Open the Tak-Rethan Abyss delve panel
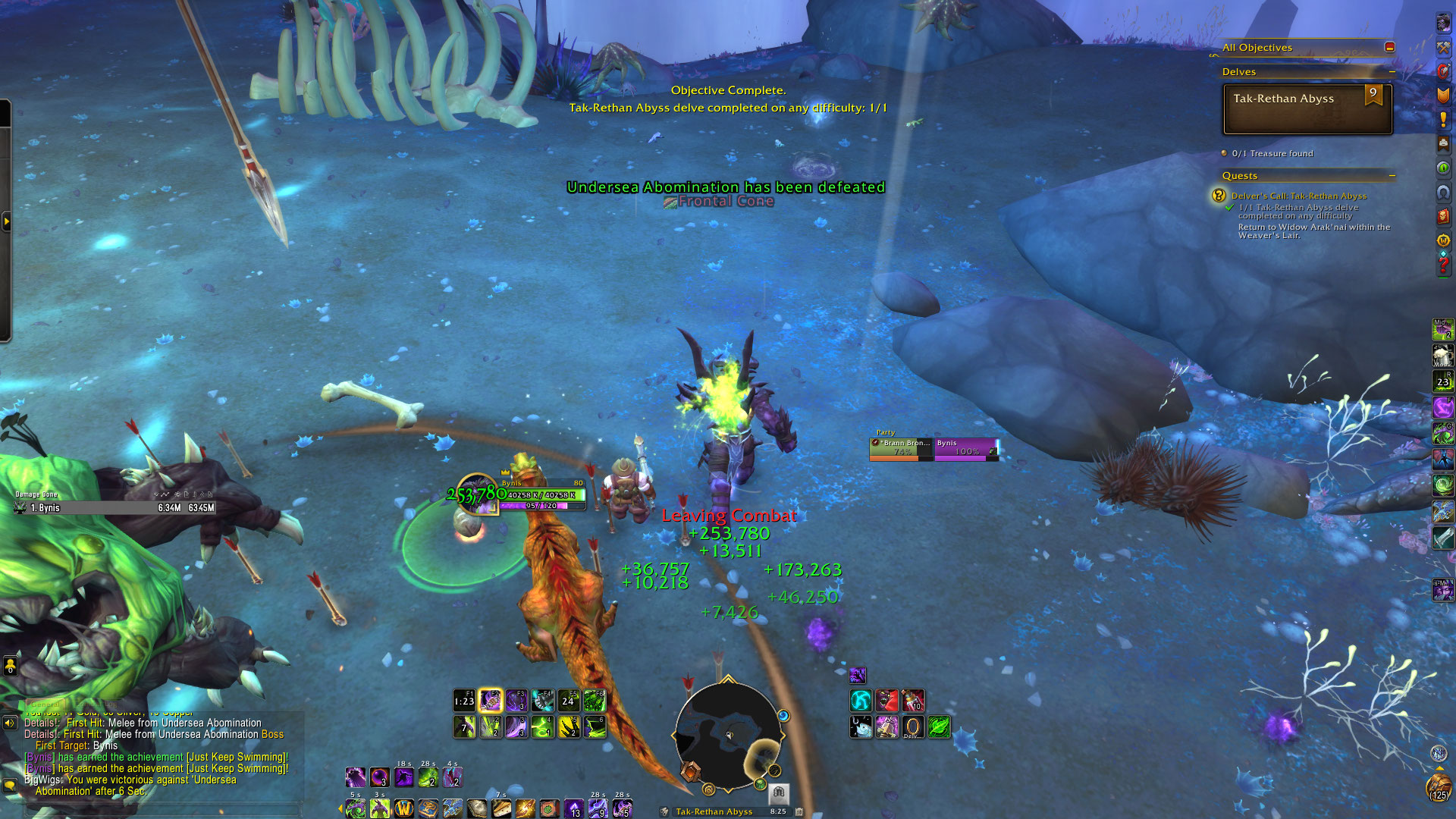 coord(1307,109)
